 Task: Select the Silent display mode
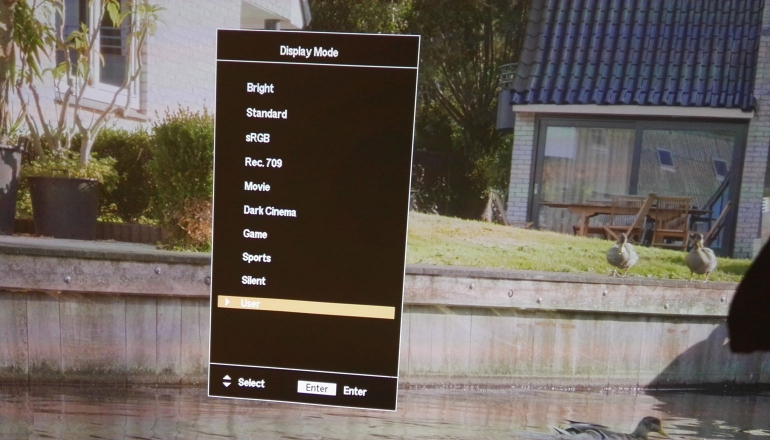click(253, 281)
